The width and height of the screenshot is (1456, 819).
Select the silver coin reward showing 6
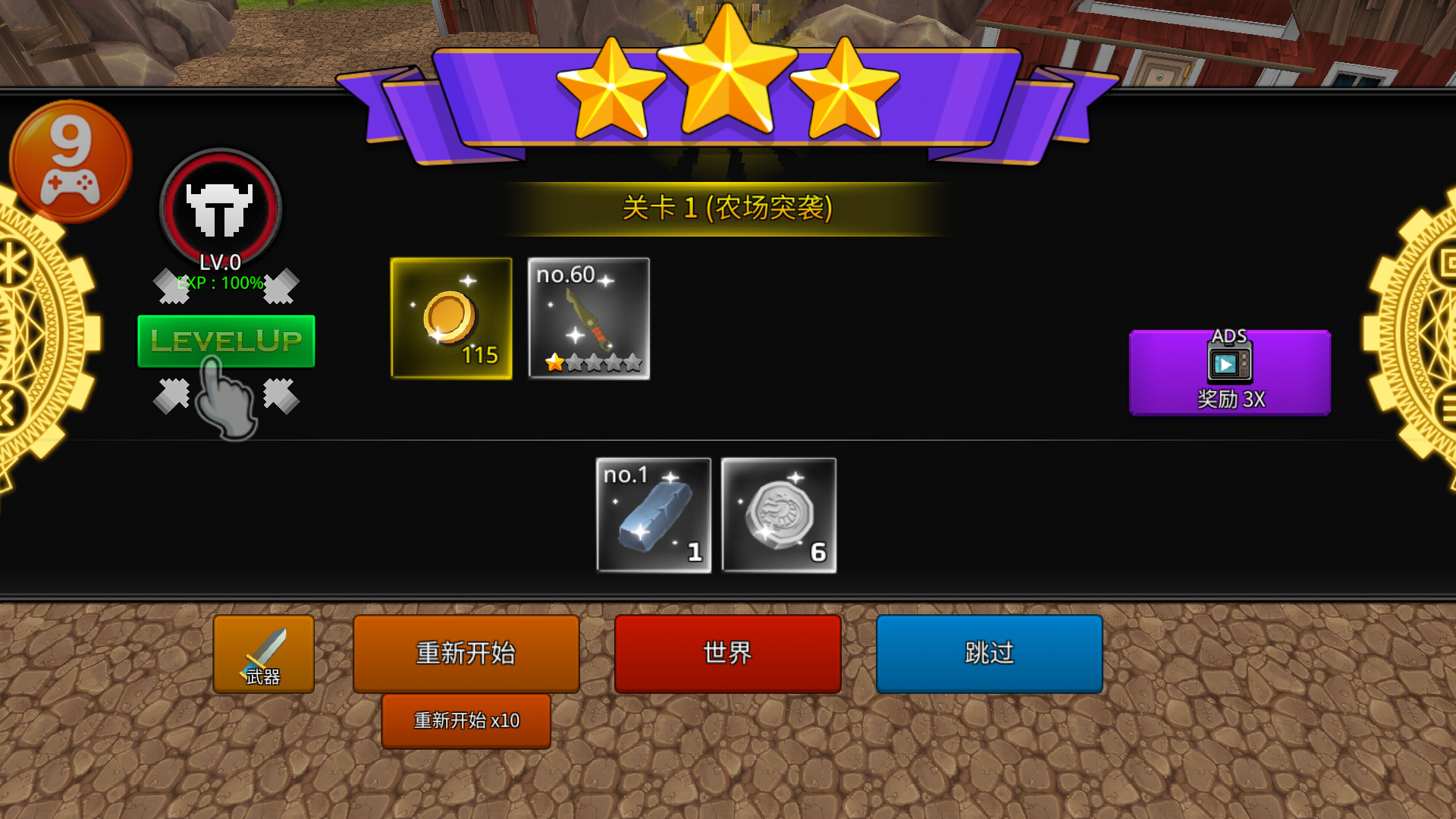tap(779, 516)
